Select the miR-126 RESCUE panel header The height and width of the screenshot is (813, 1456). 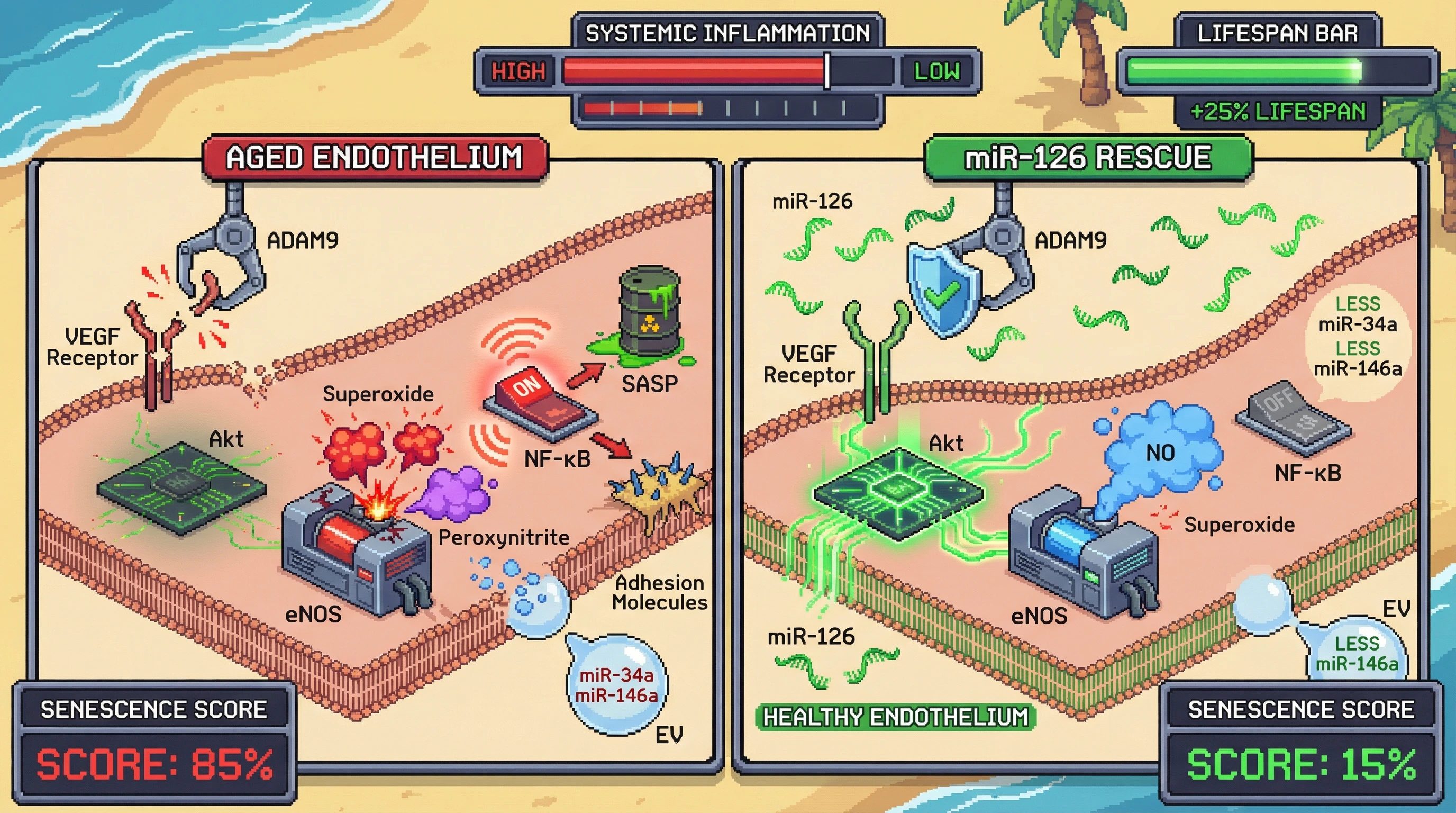click(1088, 157)
